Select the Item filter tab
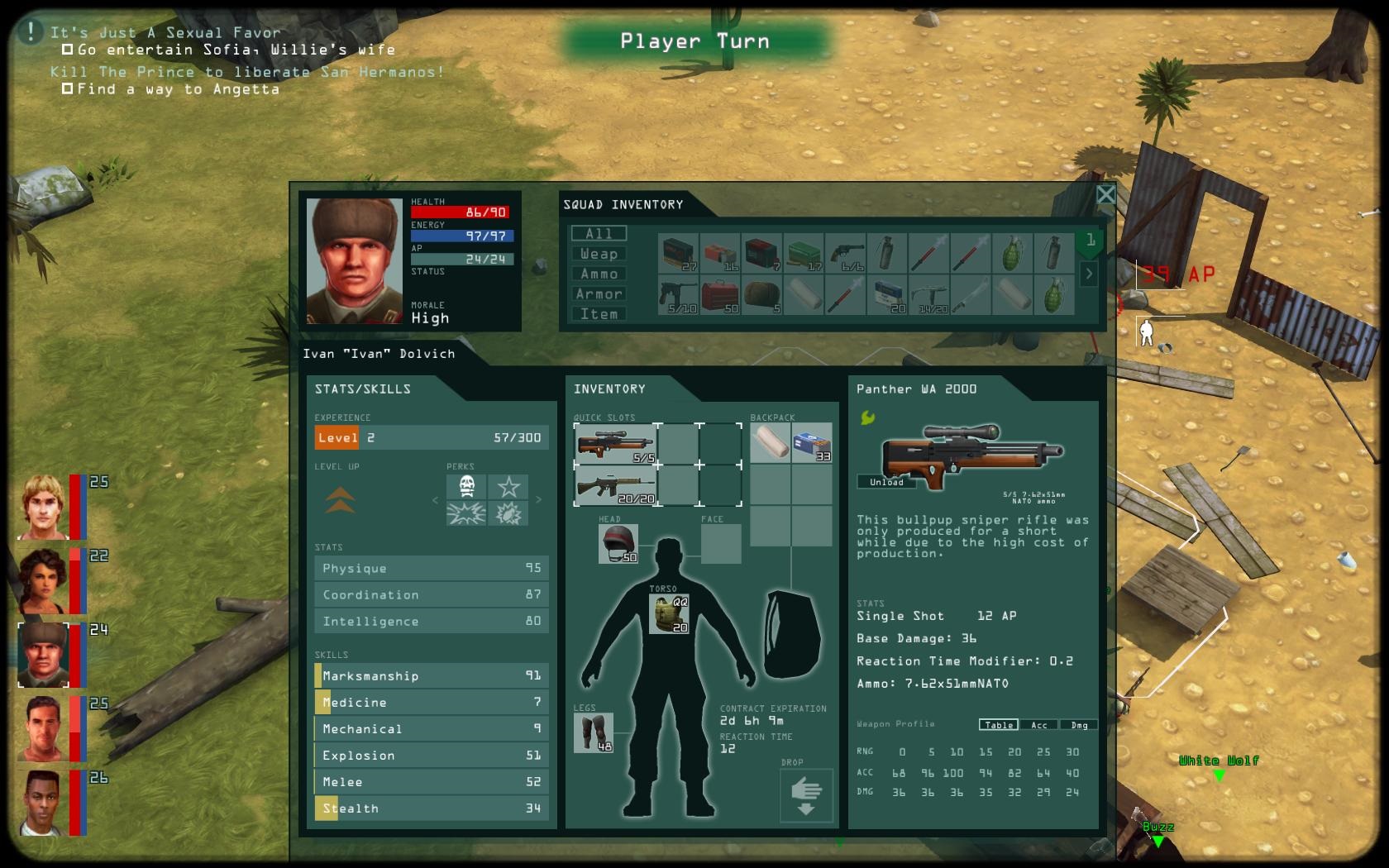The height and width of the screenshot is (868, 1389). click(599, 314)
